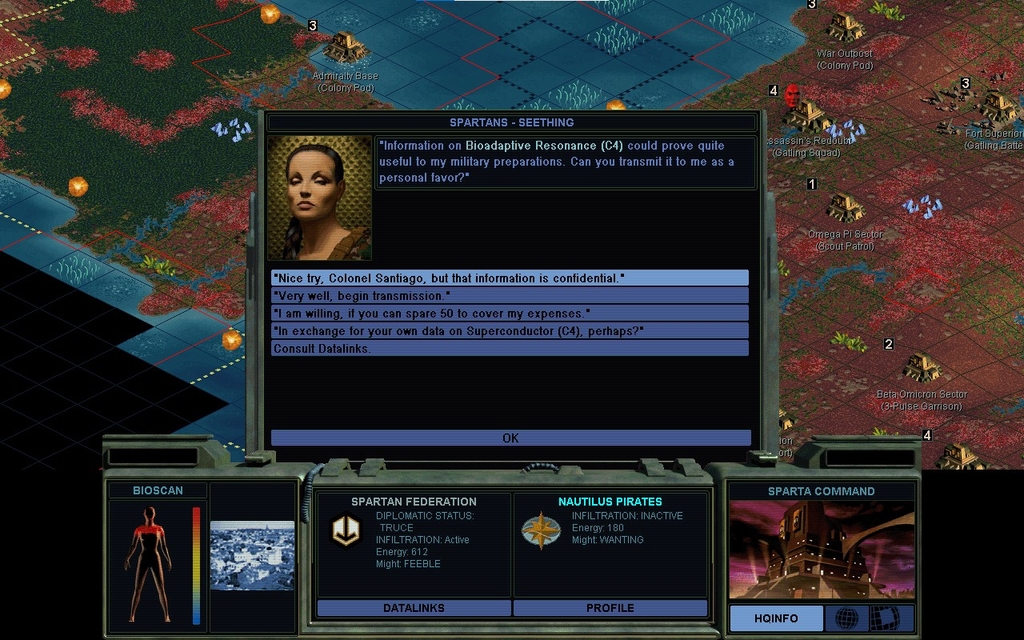Choose "Very well, begin transmission" reply
The width and height of the screenshot is (1024, 640).
coord(509,296)
